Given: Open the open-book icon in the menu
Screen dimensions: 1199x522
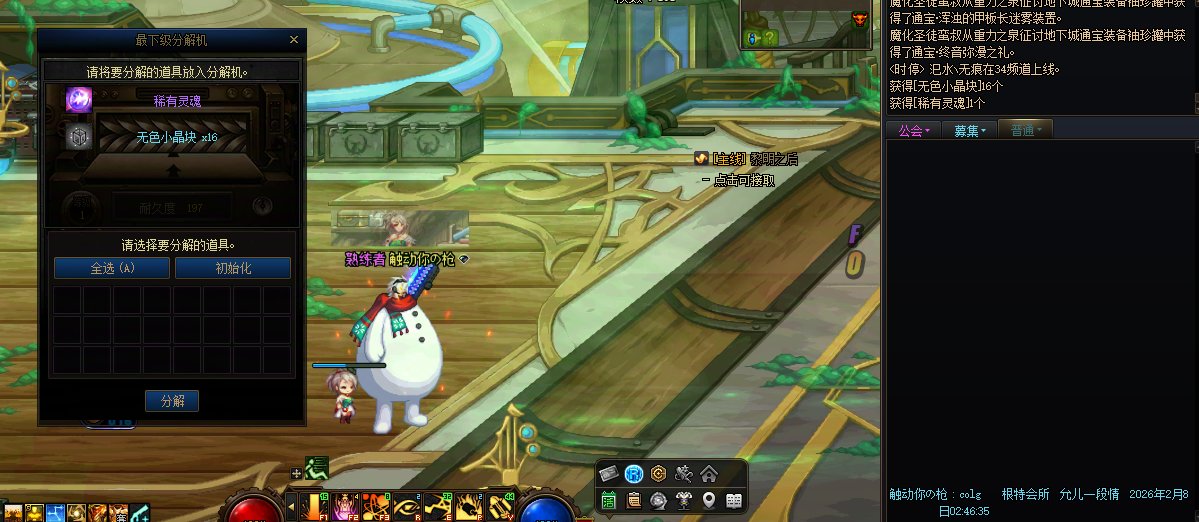Looking at the screenshot, I should [x=734, y=500].
